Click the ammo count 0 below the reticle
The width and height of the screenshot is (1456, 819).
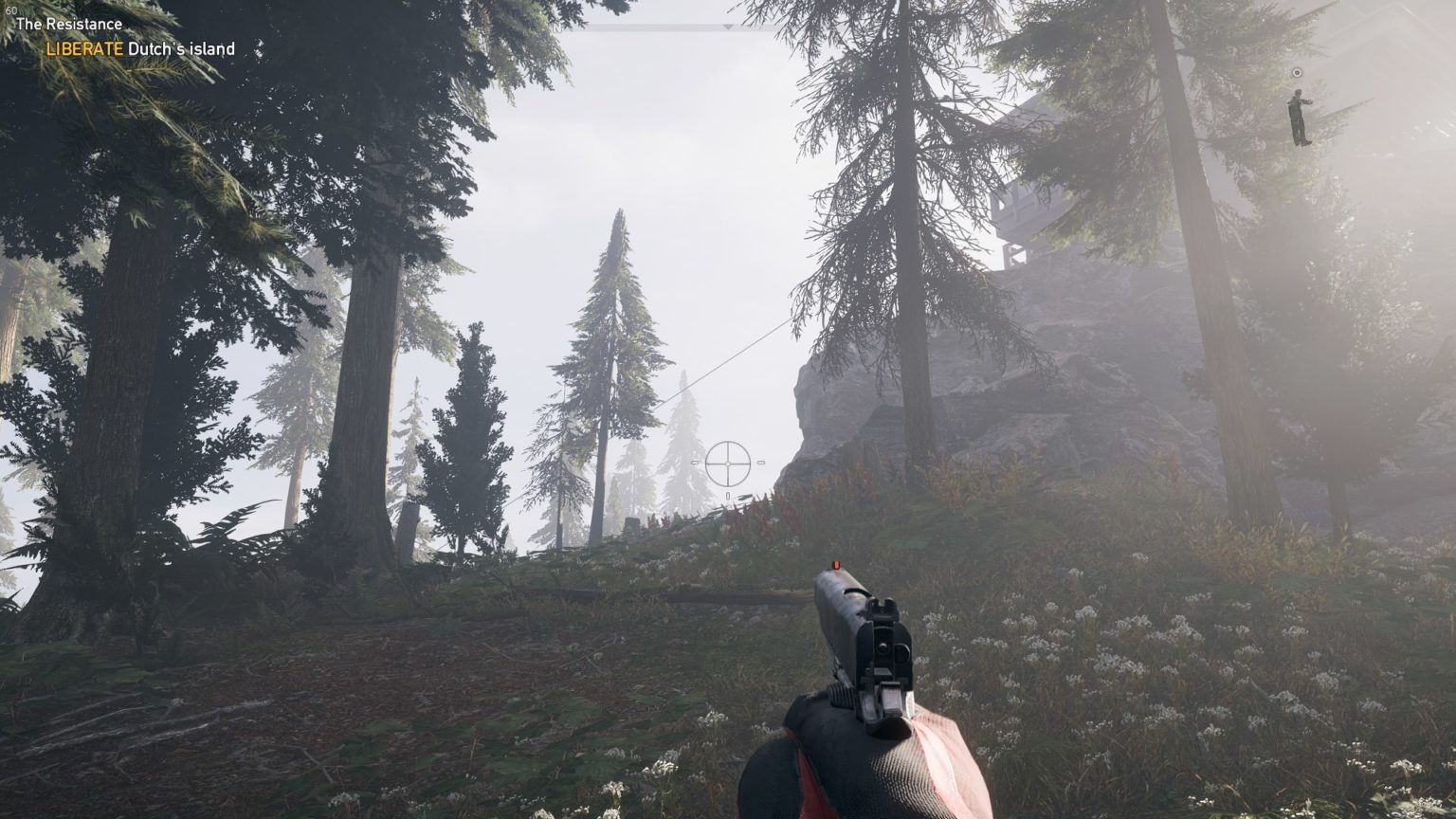(728, 495)
